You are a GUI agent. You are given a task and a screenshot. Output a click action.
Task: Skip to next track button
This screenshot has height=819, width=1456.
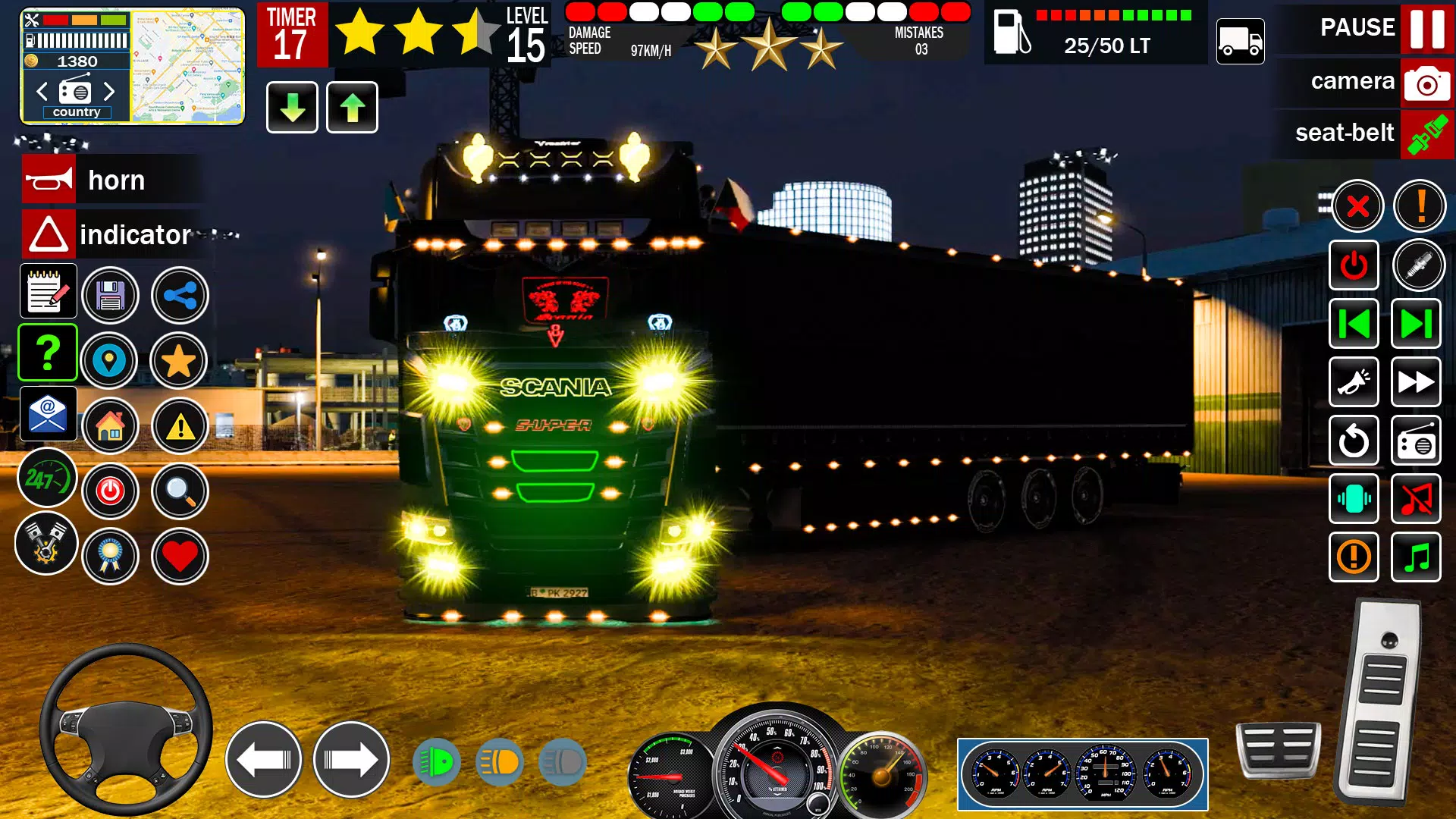1416,325
